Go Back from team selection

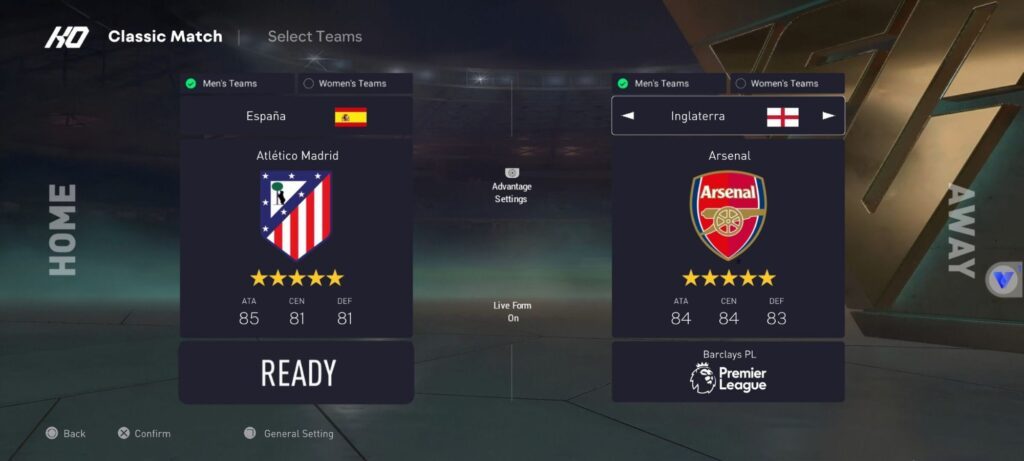66,434
